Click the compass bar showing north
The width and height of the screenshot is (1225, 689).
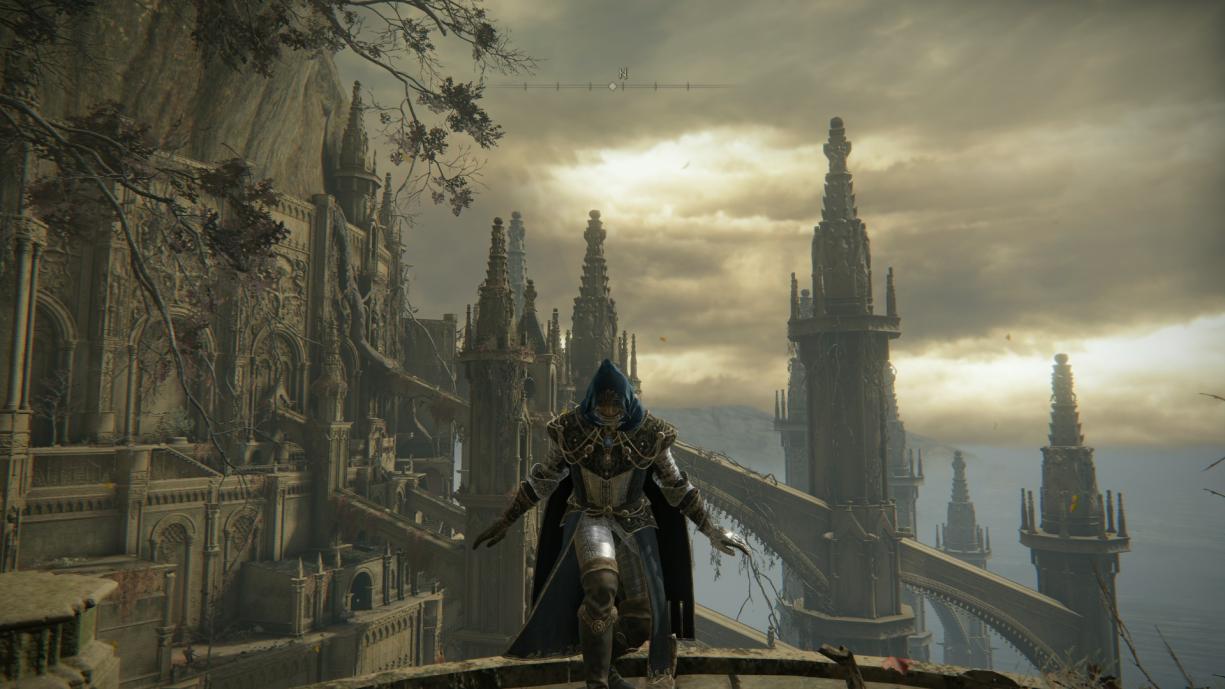pyautogui.click(x=613, y=85)
